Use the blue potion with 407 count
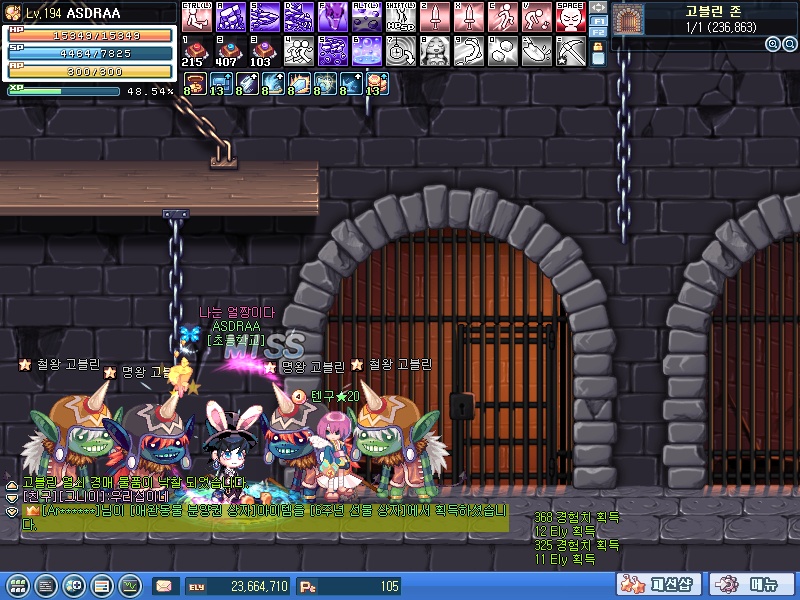 point(230,50)
